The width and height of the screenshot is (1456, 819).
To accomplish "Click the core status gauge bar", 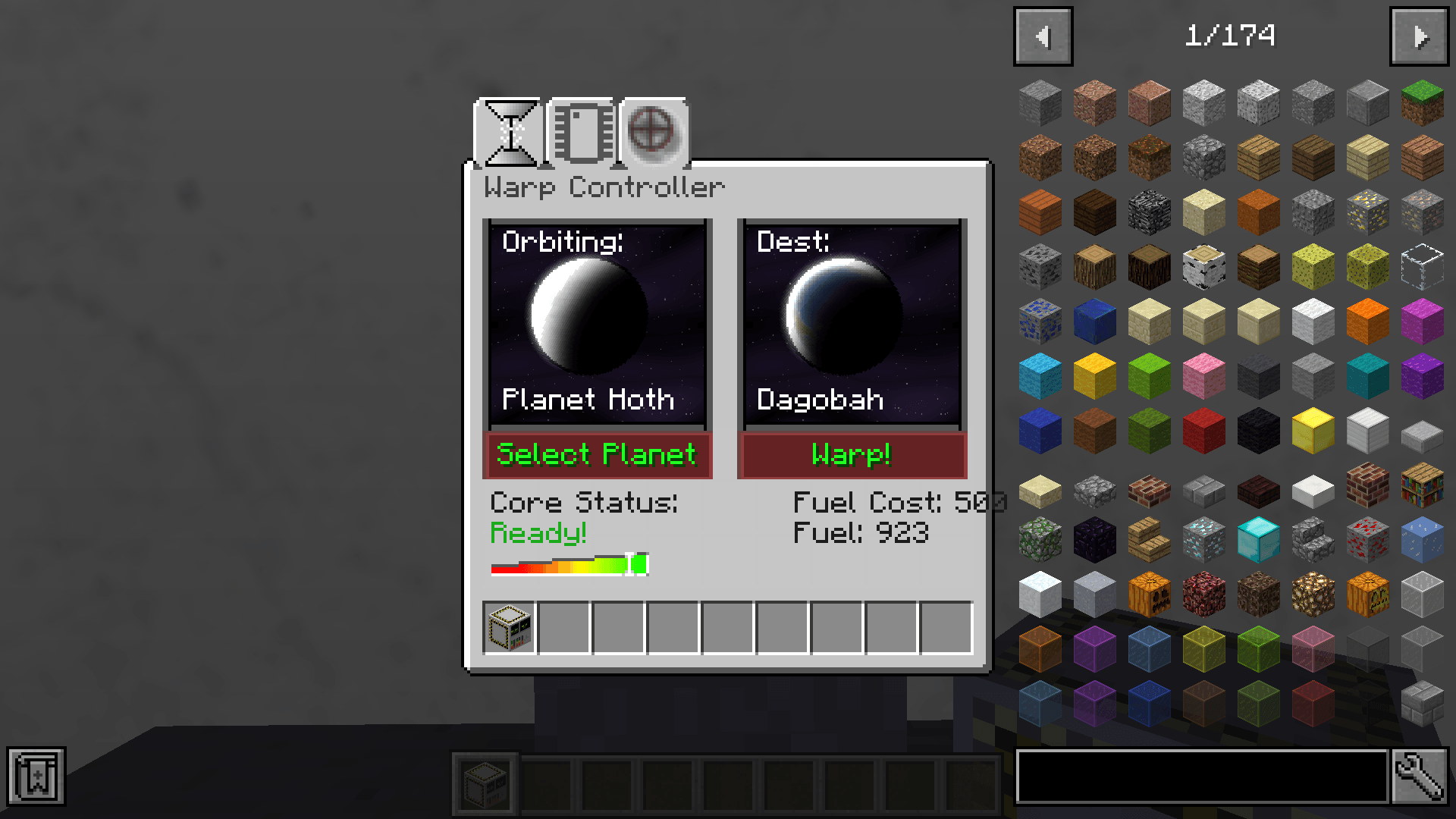I will point(569,565).
